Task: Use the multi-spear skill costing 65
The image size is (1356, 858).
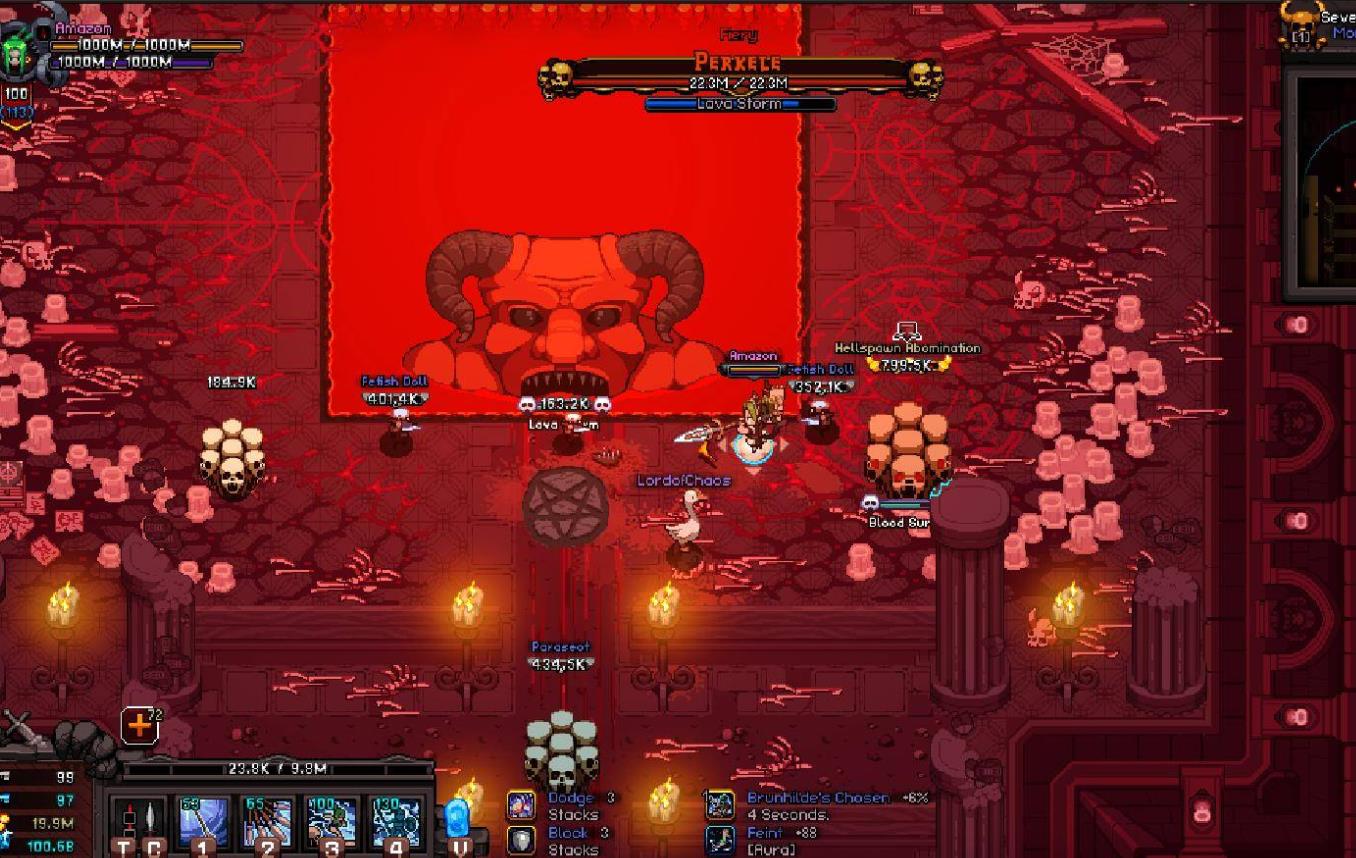Action: (267, 822)
